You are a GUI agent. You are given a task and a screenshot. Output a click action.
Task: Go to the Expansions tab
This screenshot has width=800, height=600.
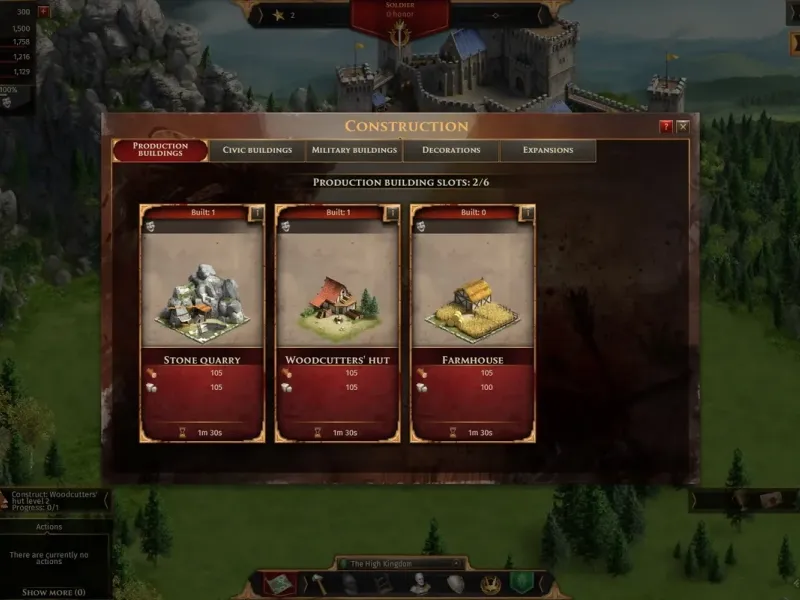coord(548,150)
